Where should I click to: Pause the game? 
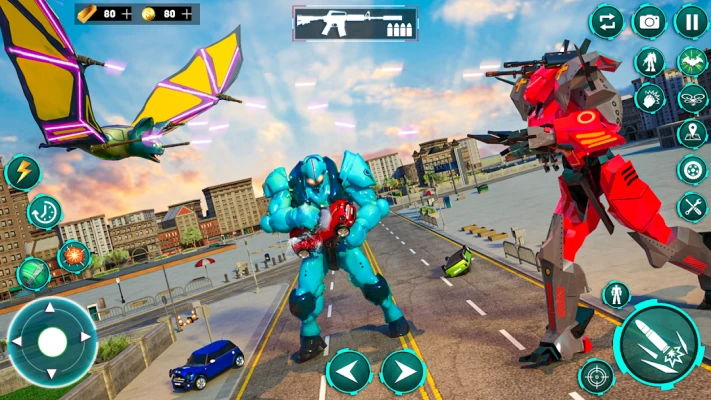pyautogui.click(x=690, y=21)
